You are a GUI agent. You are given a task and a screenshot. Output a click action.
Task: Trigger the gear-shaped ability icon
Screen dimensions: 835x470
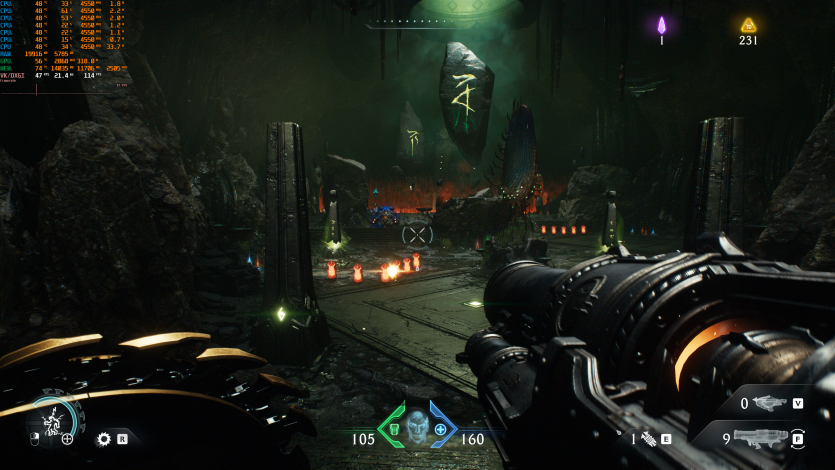103,438
